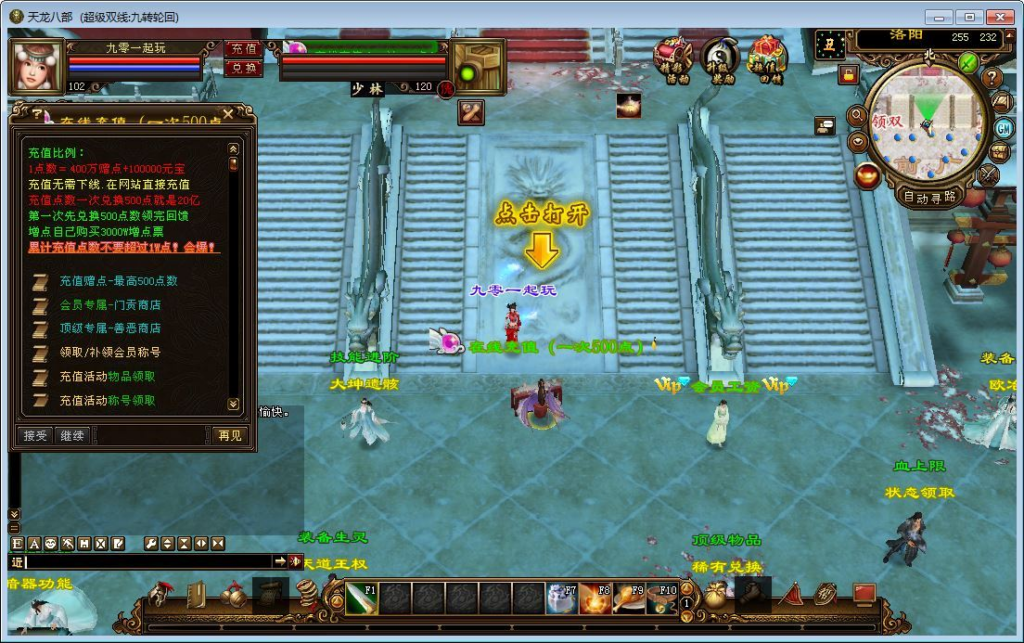This screenshot has height=643, width=1024.
Task: Maximize the game window
Action: tap(968, 17)
